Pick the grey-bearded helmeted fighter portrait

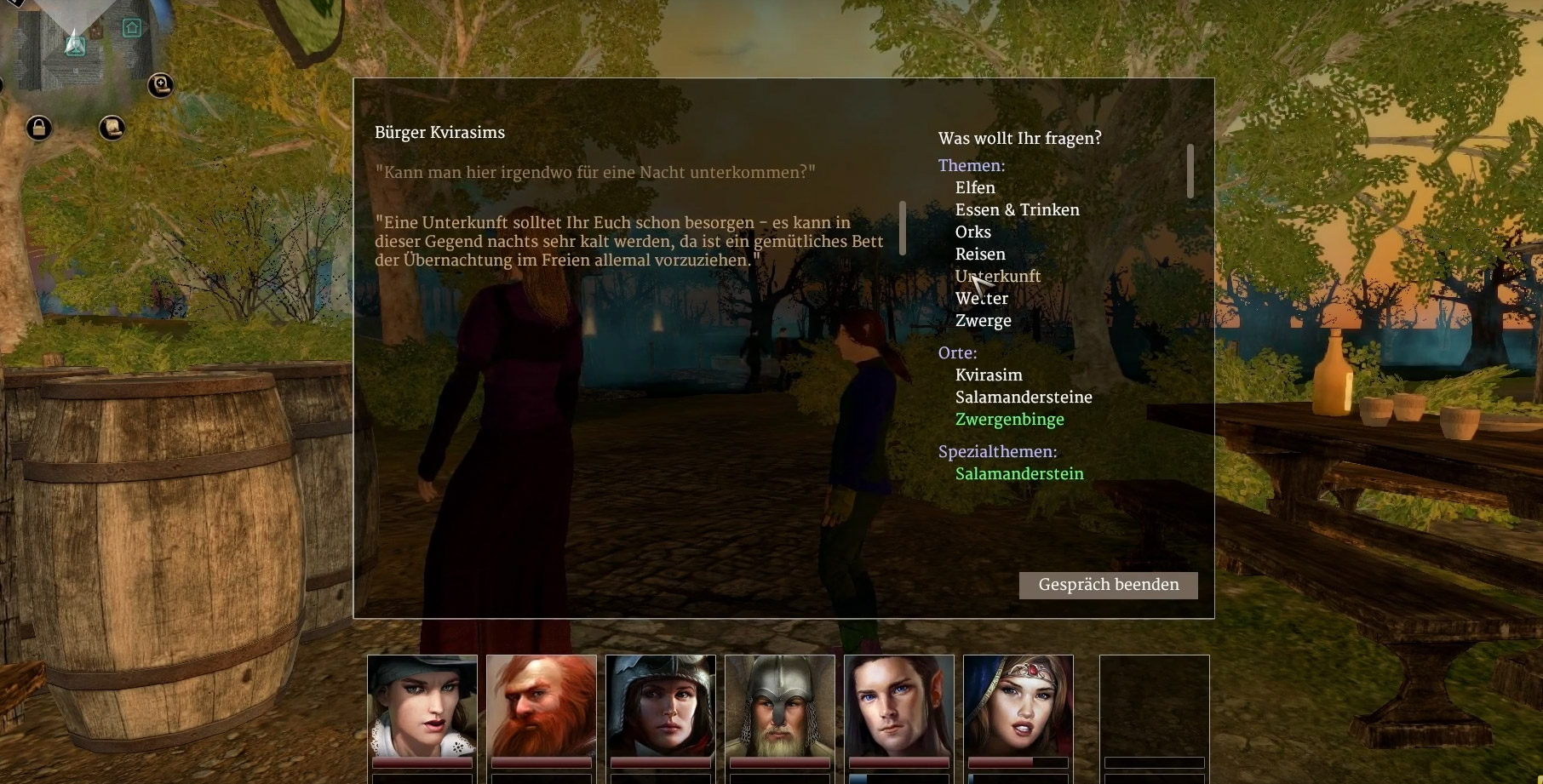click(x=780, y=706)
